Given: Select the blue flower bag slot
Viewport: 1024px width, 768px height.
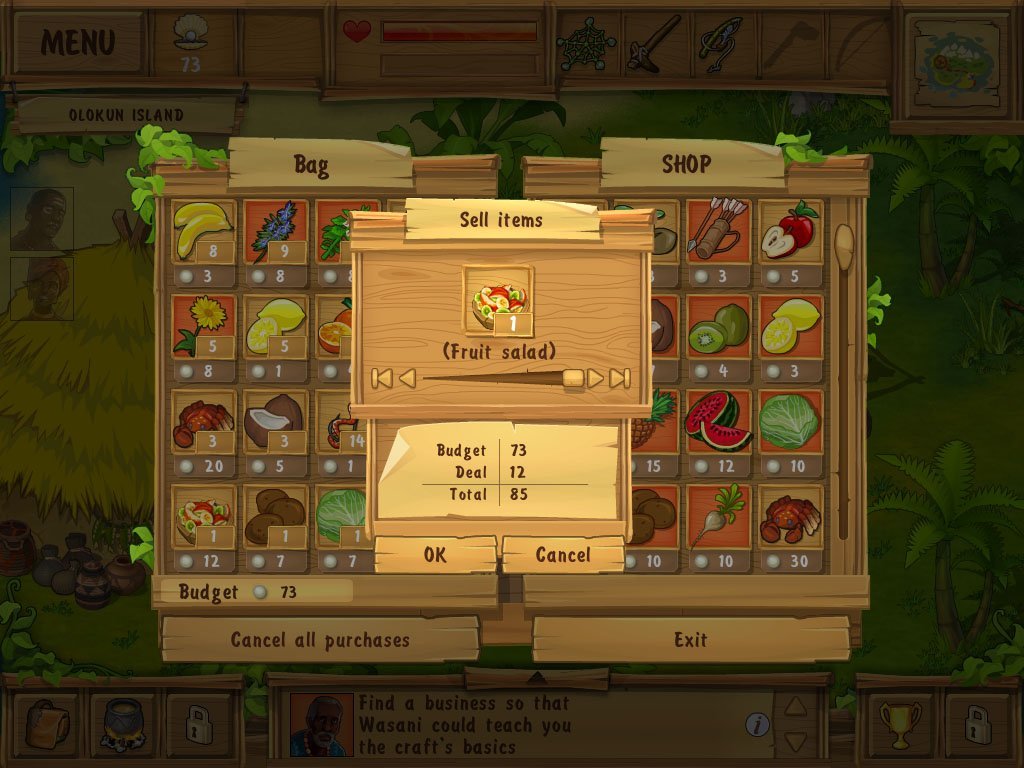Looking at the screenshot, I should (x=275, y=232).
